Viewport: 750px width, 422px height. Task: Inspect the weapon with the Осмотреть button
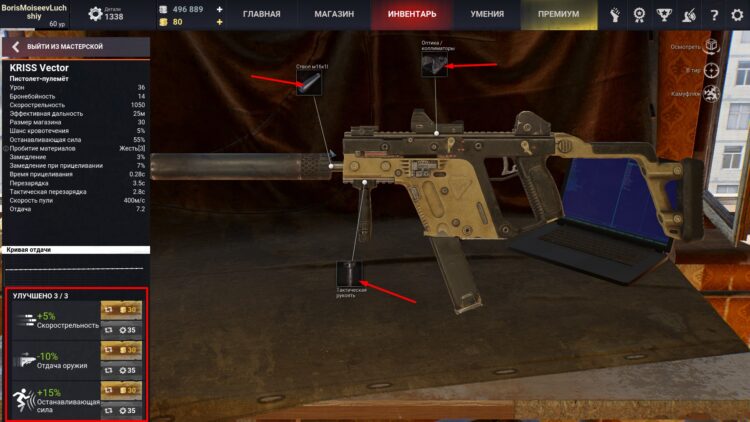coord(711,46)
